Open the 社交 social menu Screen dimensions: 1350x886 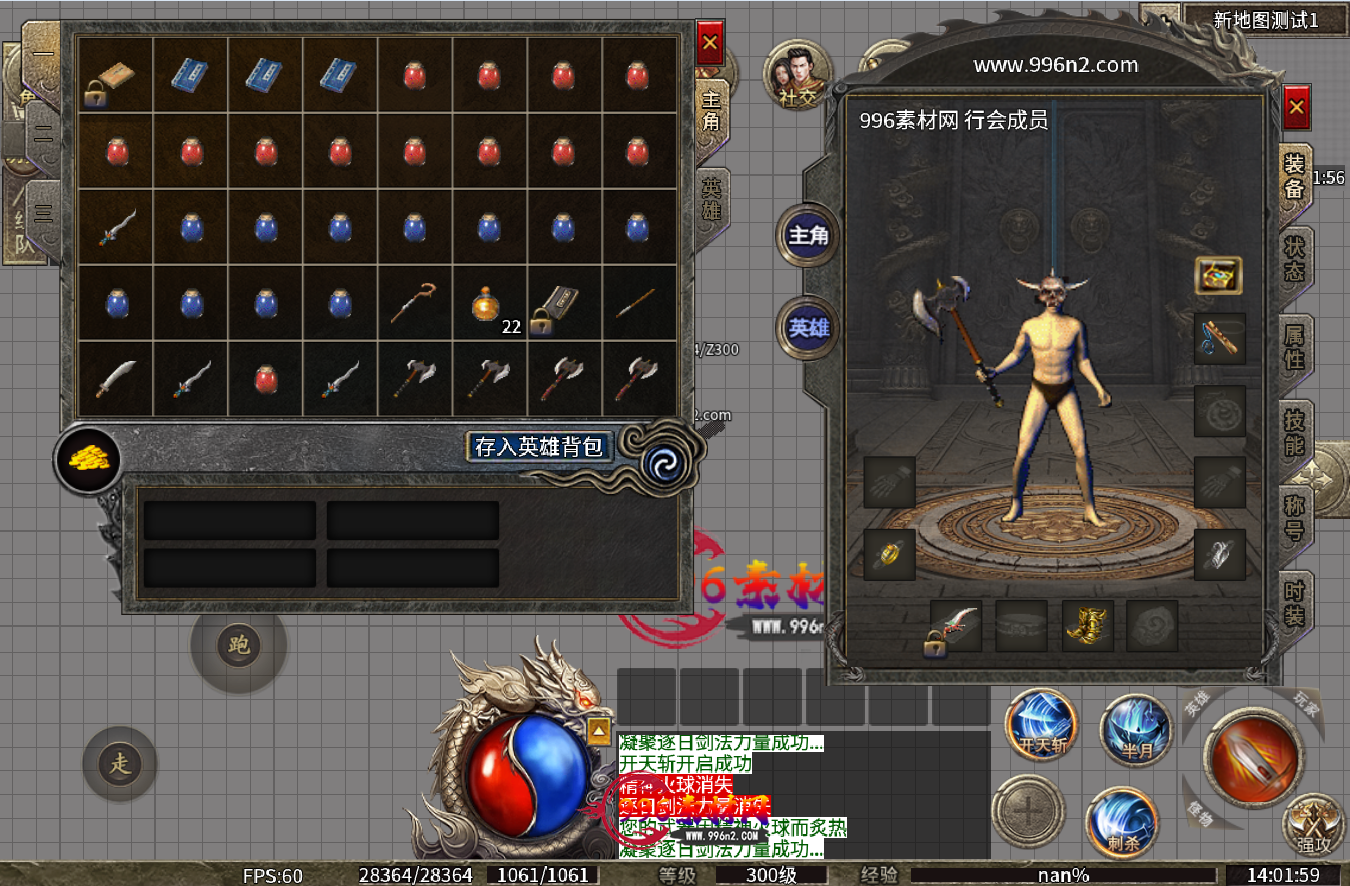point(797,75)
